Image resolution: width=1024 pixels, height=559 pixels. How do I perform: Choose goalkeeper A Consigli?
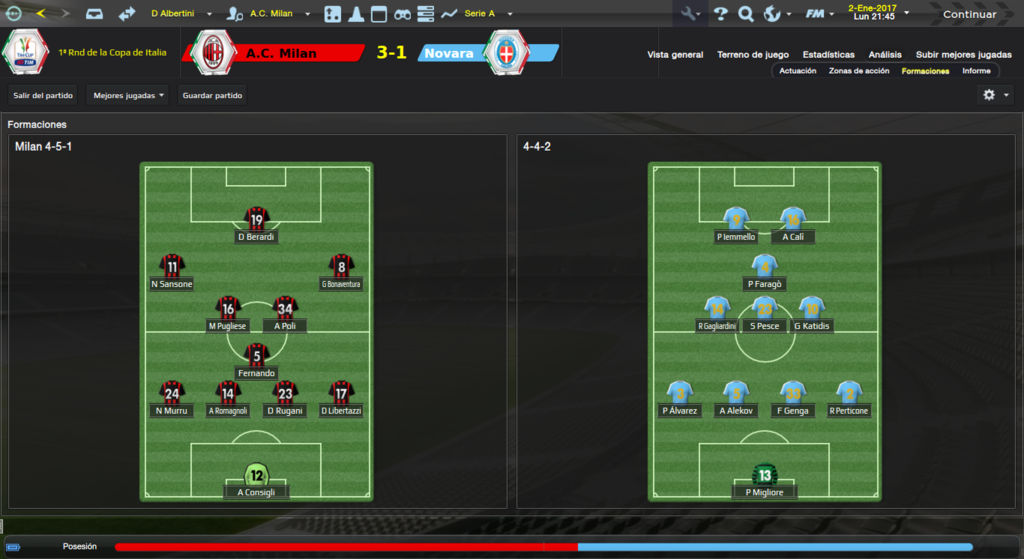point(257,480)
